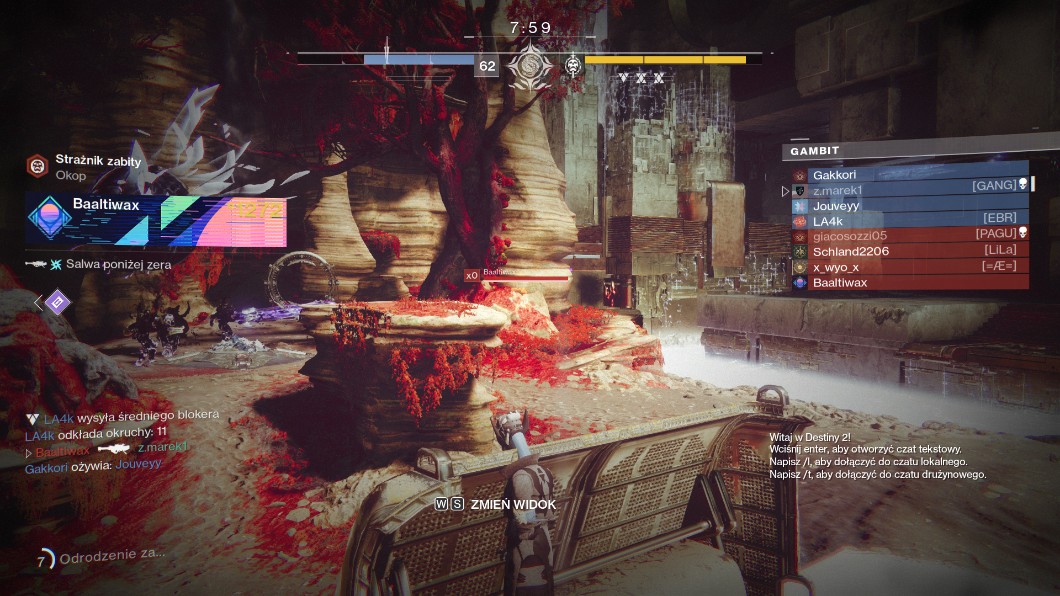The width and height of the screenshot is (1060, 596).
Task: Choose Jouveyy from the player list
Action: point(908,206)
